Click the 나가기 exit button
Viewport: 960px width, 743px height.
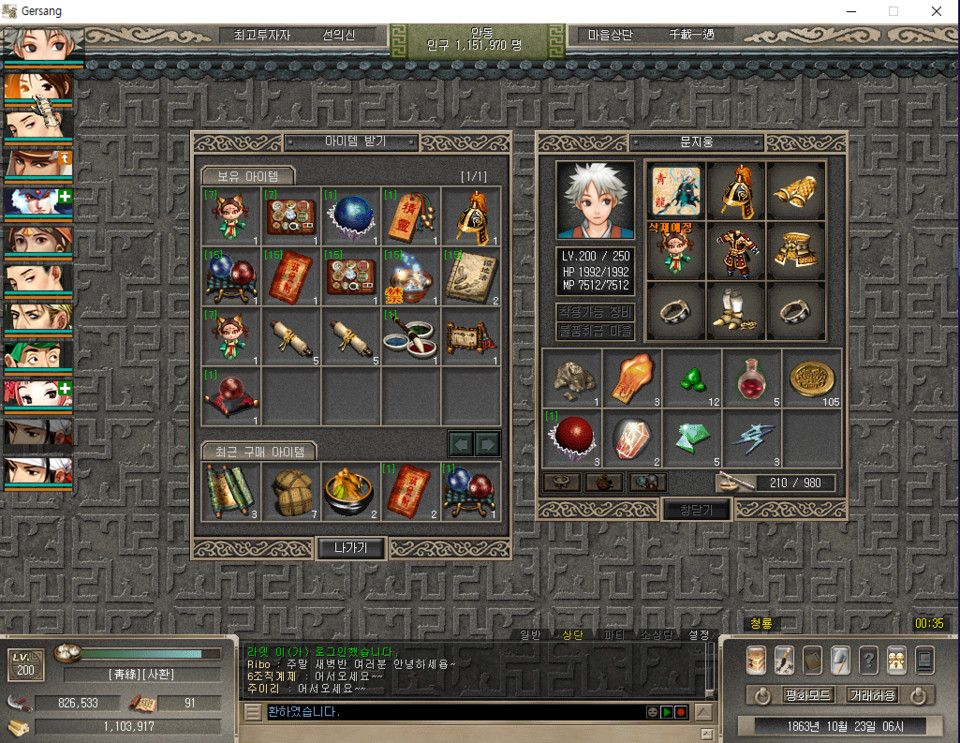point(351,547)
